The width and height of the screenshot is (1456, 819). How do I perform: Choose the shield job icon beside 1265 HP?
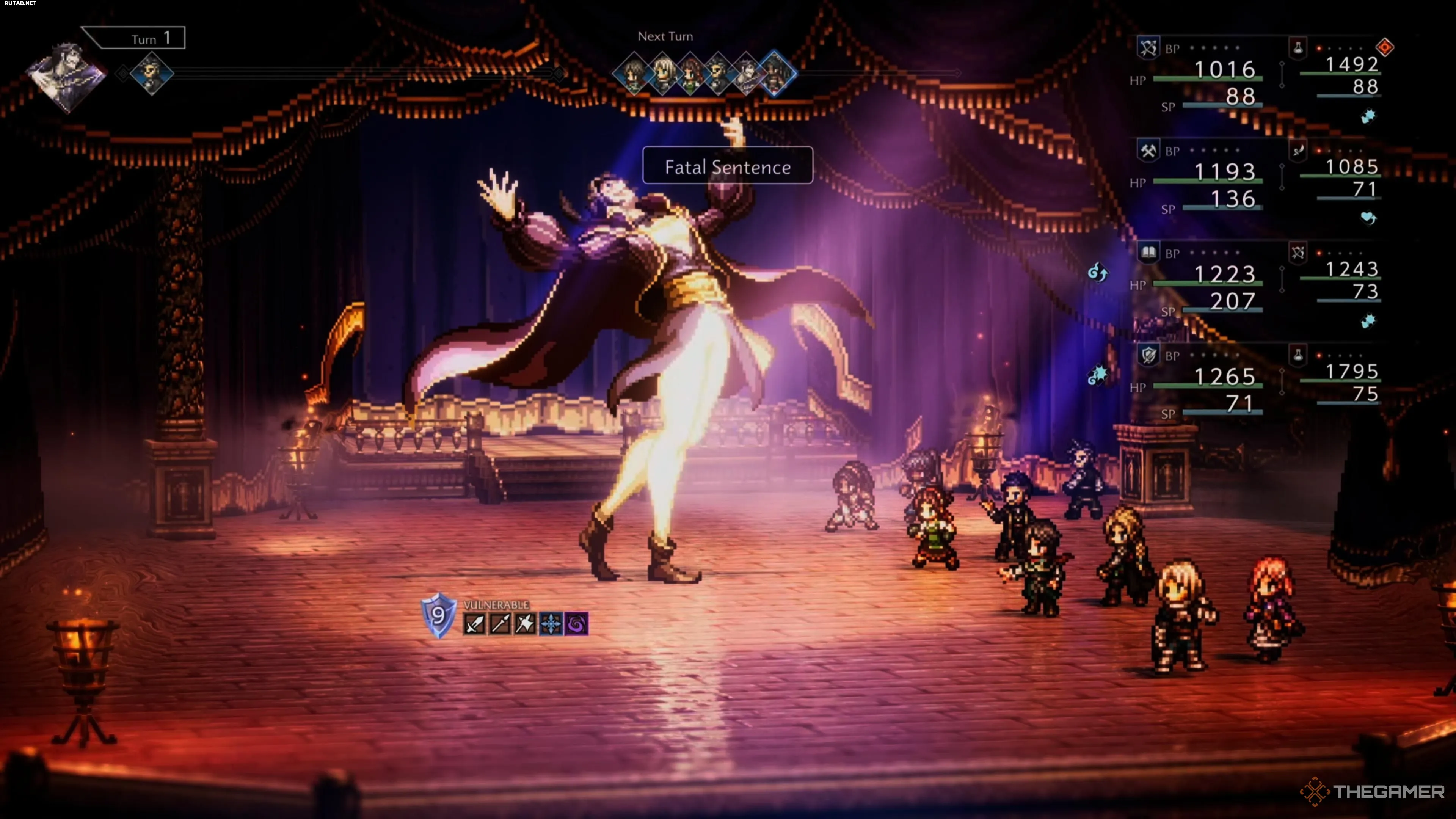1148,356
